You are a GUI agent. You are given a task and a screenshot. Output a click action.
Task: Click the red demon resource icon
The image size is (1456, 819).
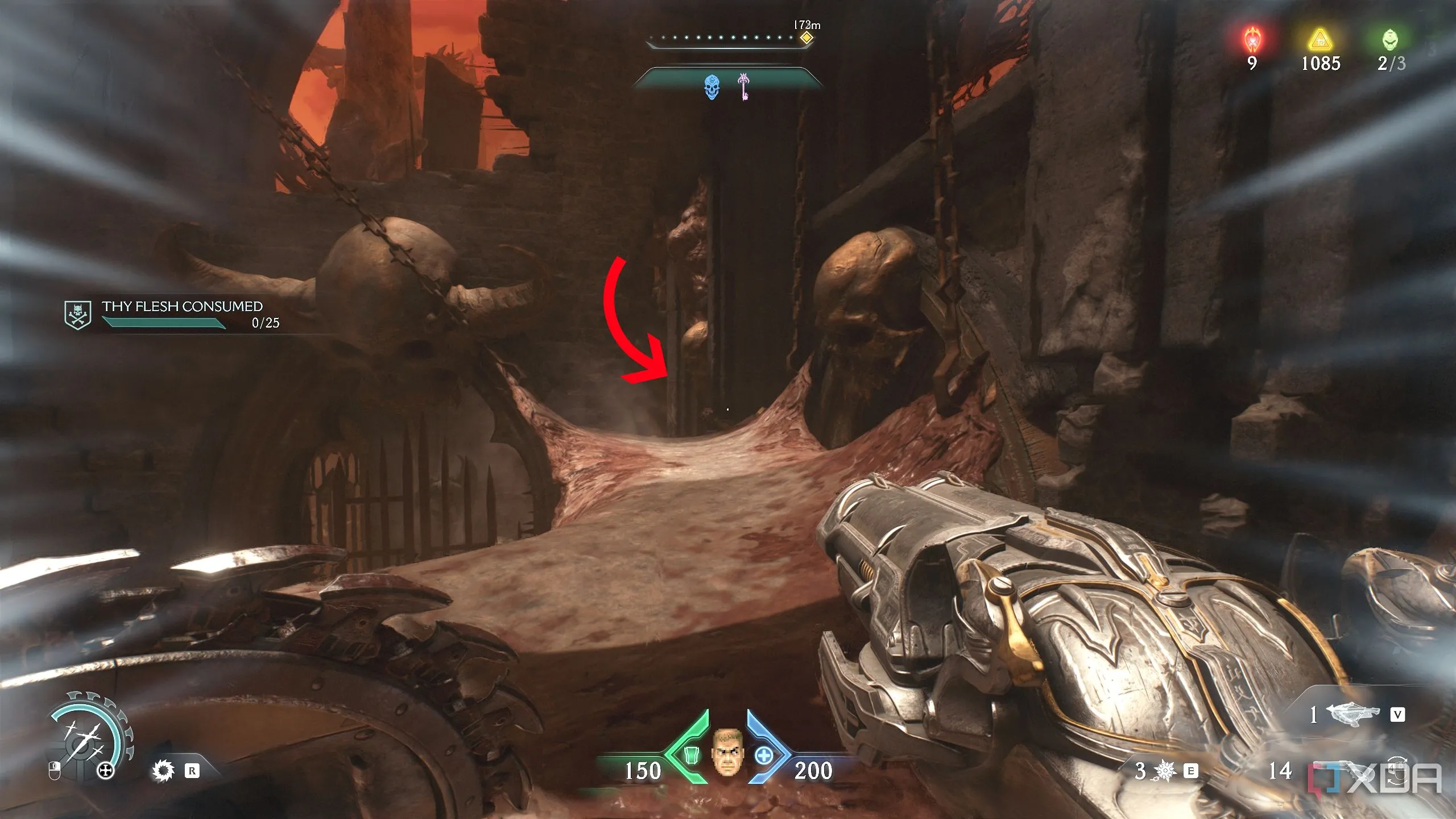pyautogui.click(x=1251, y=40)
